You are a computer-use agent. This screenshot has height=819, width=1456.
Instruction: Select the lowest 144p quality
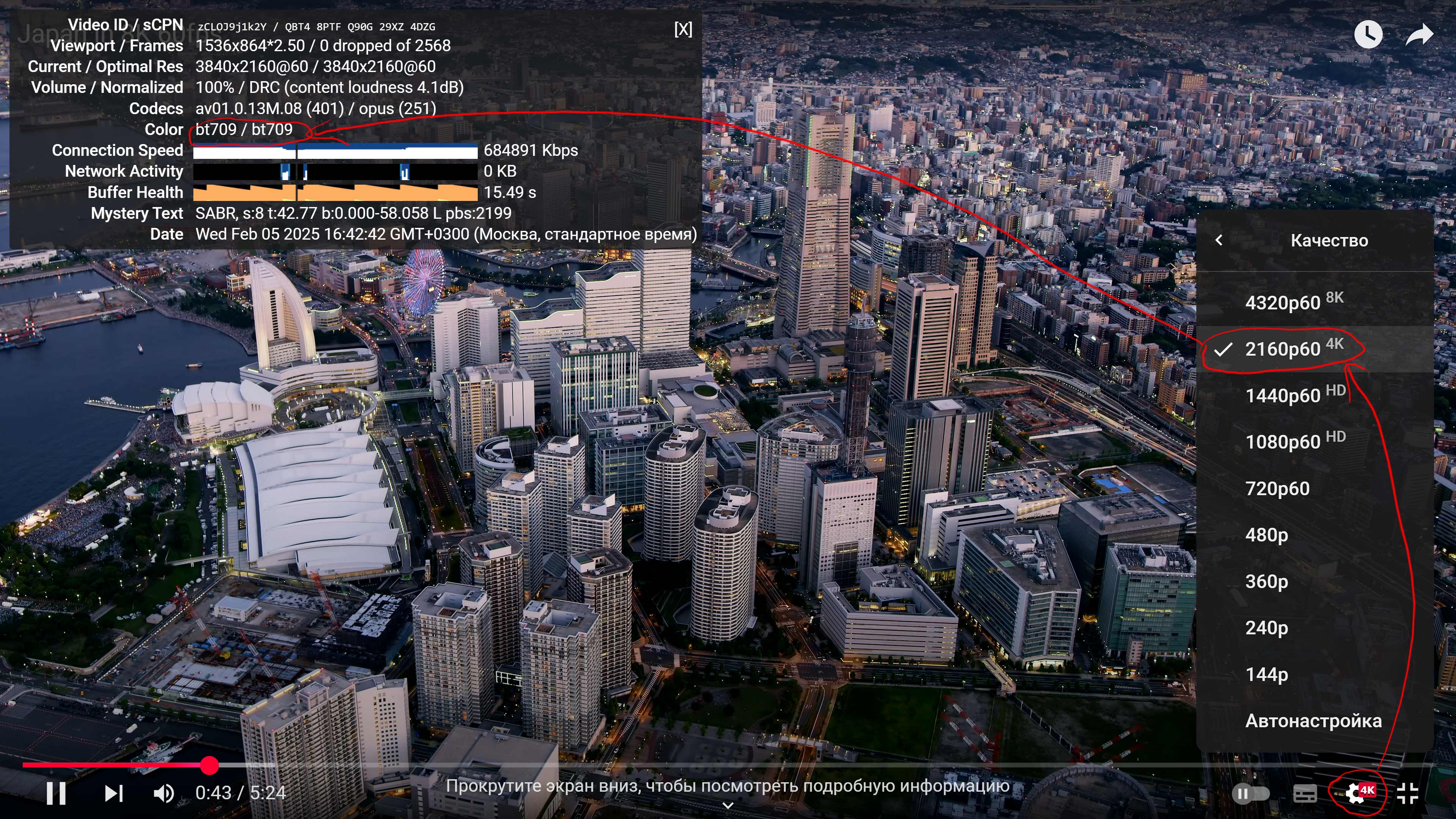point(1267,674)
